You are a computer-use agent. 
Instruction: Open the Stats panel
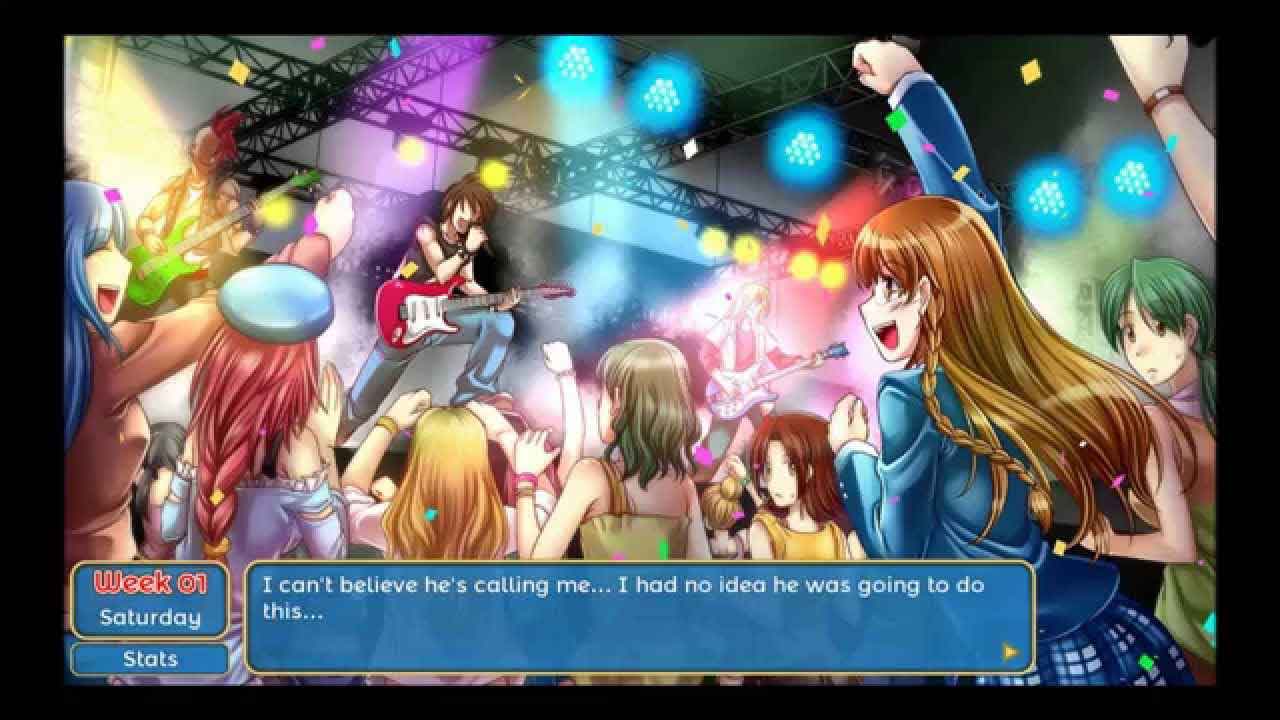150,659
